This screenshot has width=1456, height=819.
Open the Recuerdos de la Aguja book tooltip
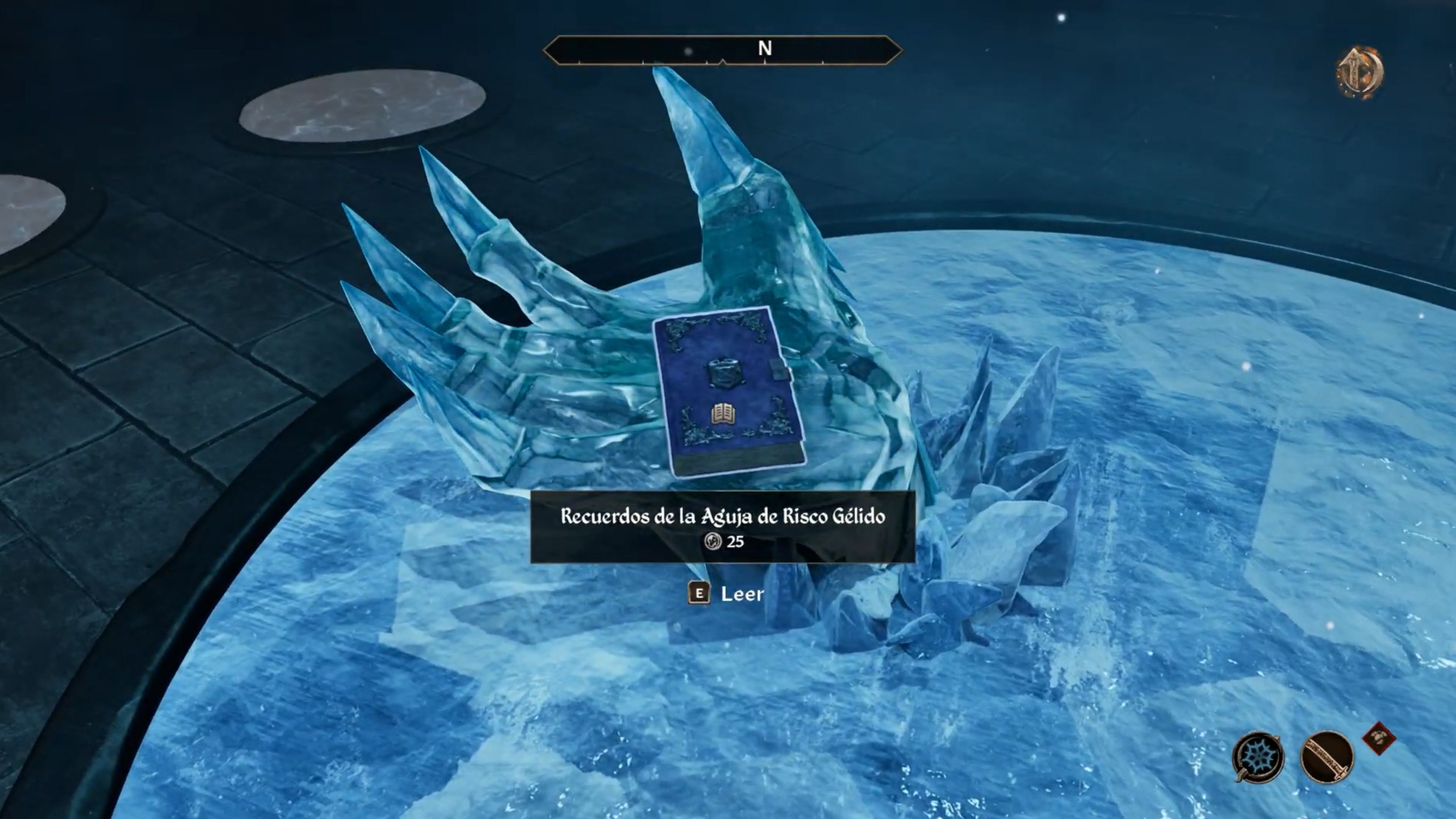(x=722, y=527)
